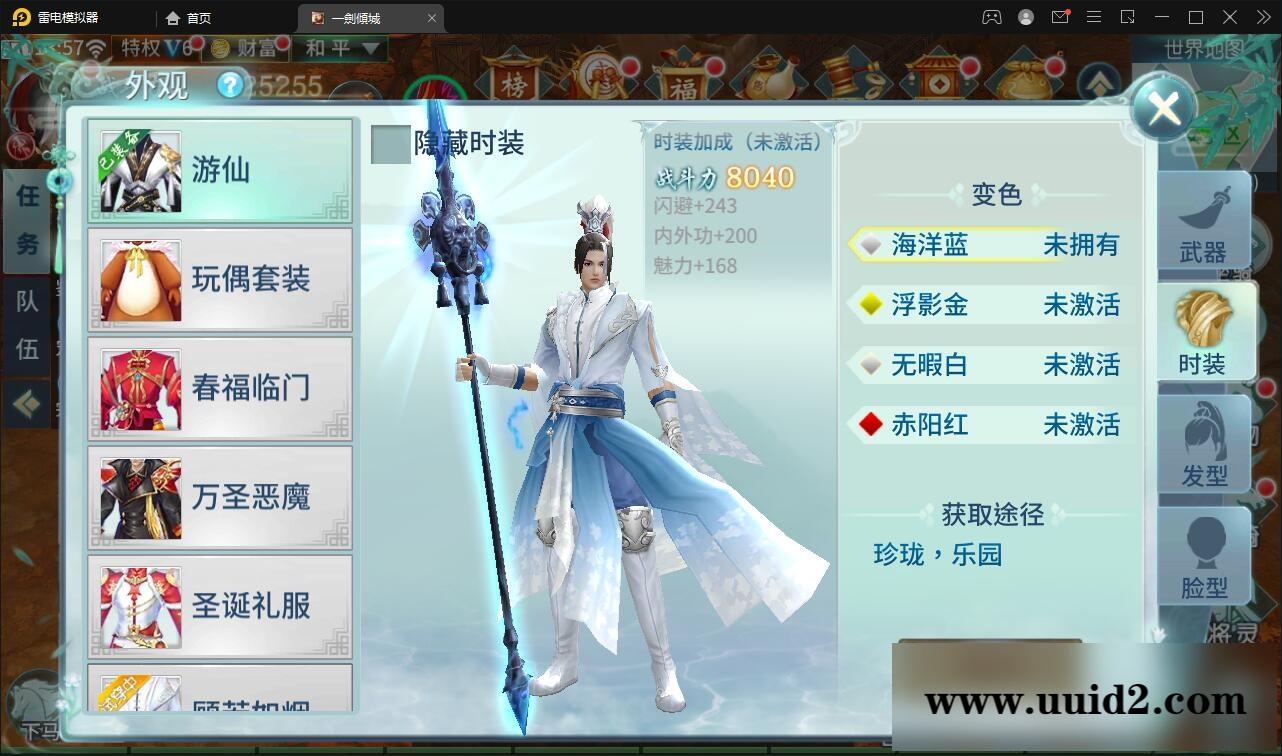Click the blue question mark help icon
The image size is (1282, 756).
(x=232, y=85)
